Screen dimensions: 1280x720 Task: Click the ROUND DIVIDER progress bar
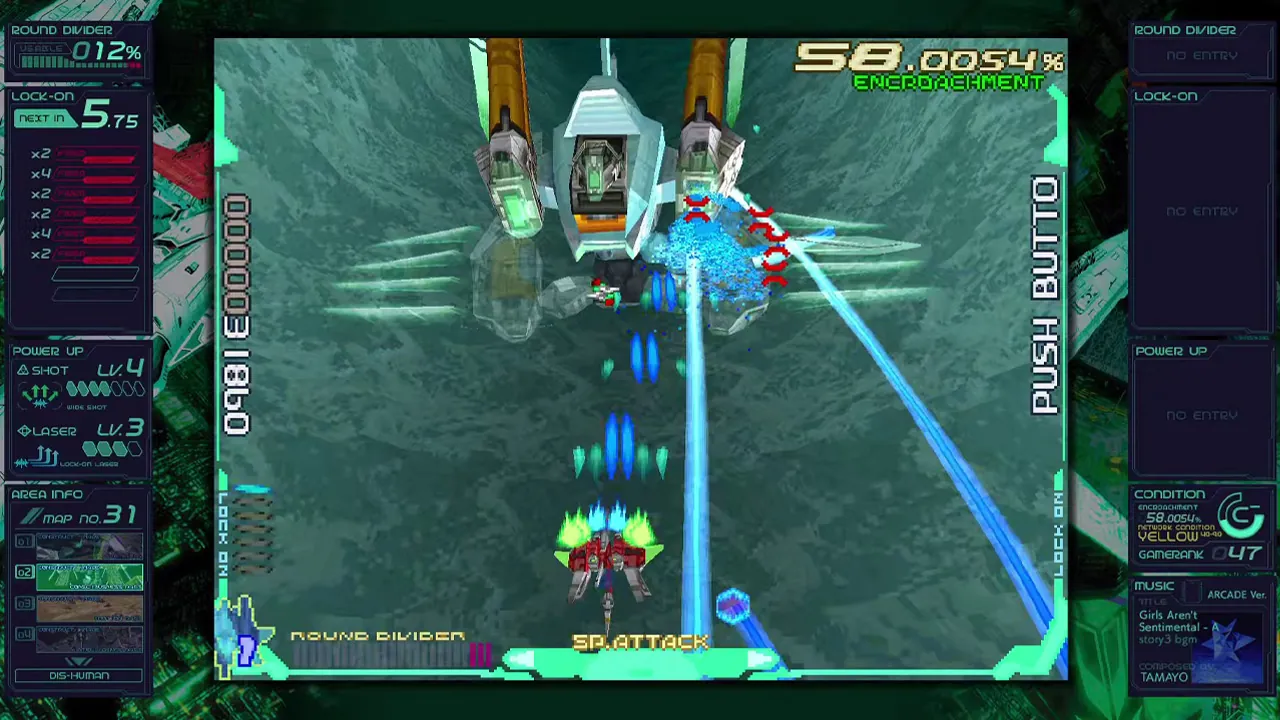(390, 653)
